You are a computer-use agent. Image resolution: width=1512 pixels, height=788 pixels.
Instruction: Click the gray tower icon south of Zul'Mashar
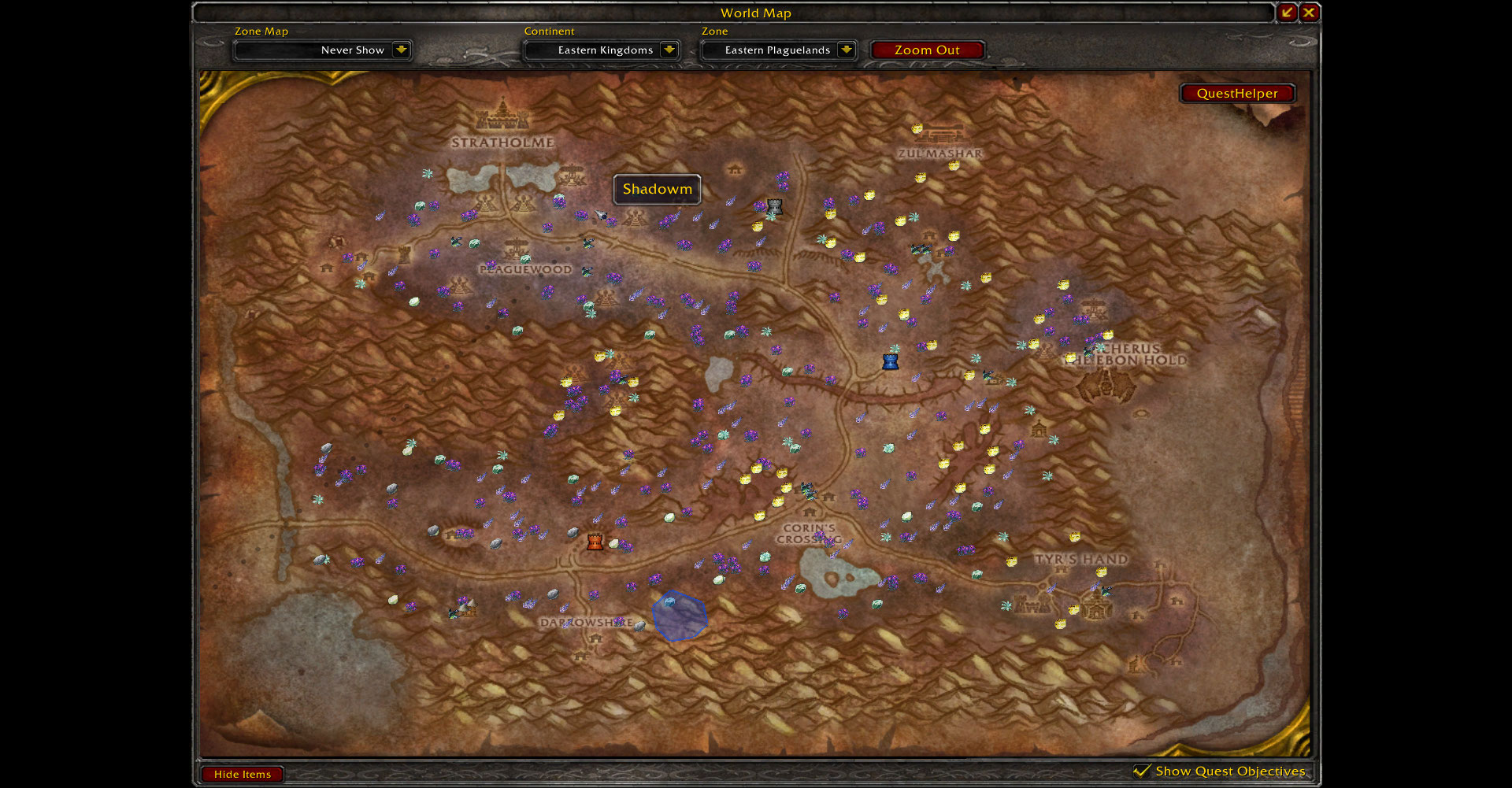(776, 205)
